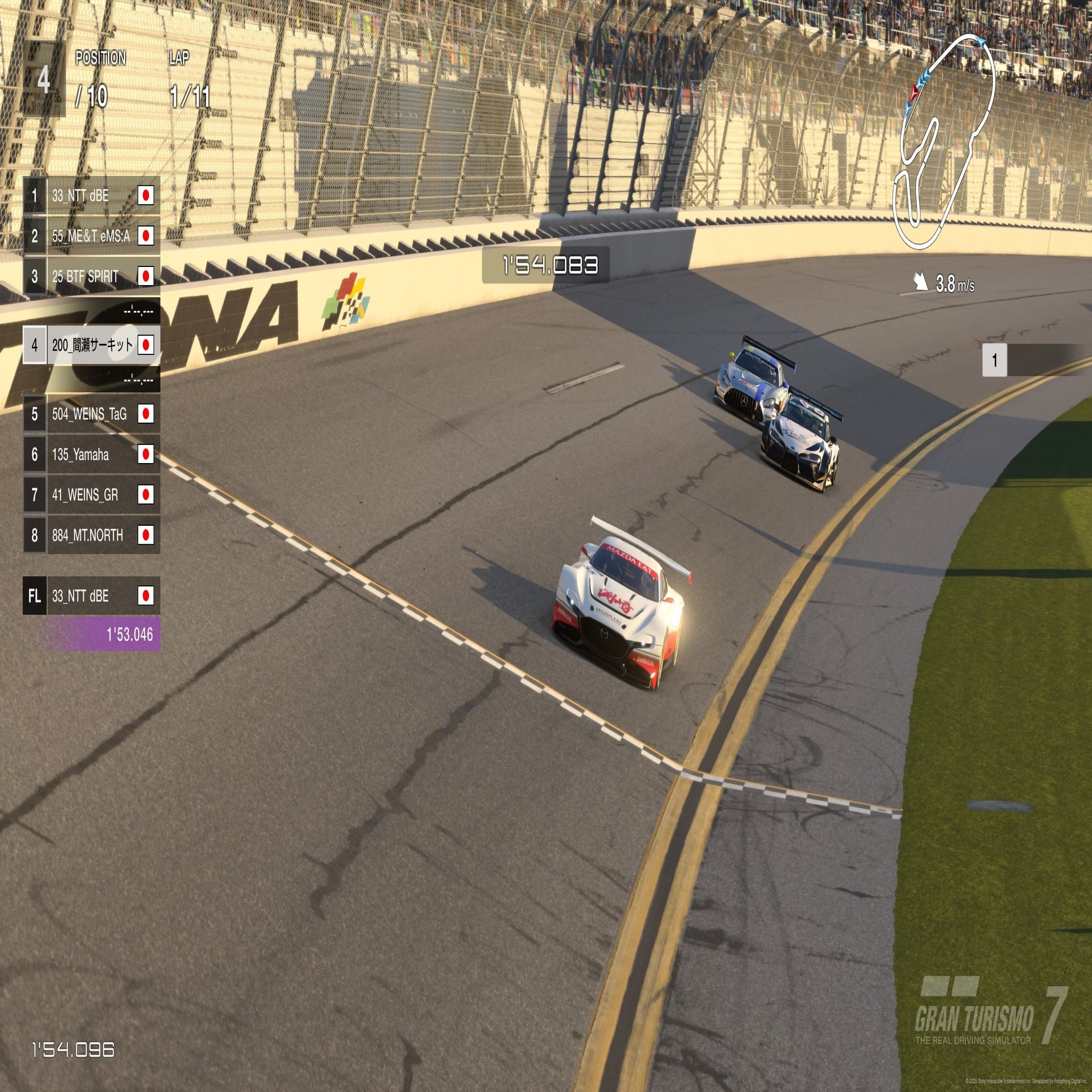Select the 135_Yamaha leaderboard entry

tap(91, 454)
